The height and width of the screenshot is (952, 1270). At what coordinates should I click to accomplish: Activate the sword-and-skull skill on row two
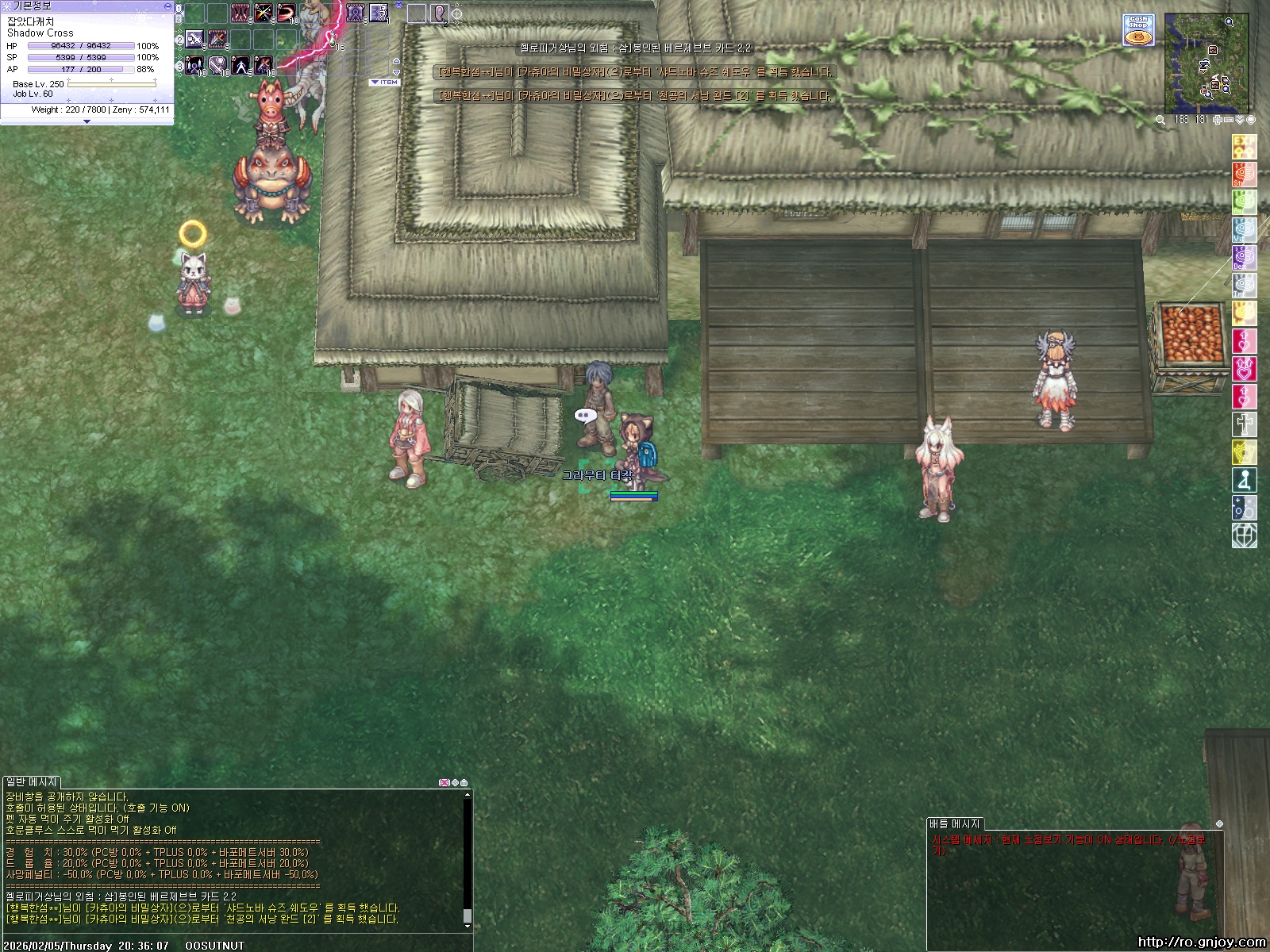194,39
